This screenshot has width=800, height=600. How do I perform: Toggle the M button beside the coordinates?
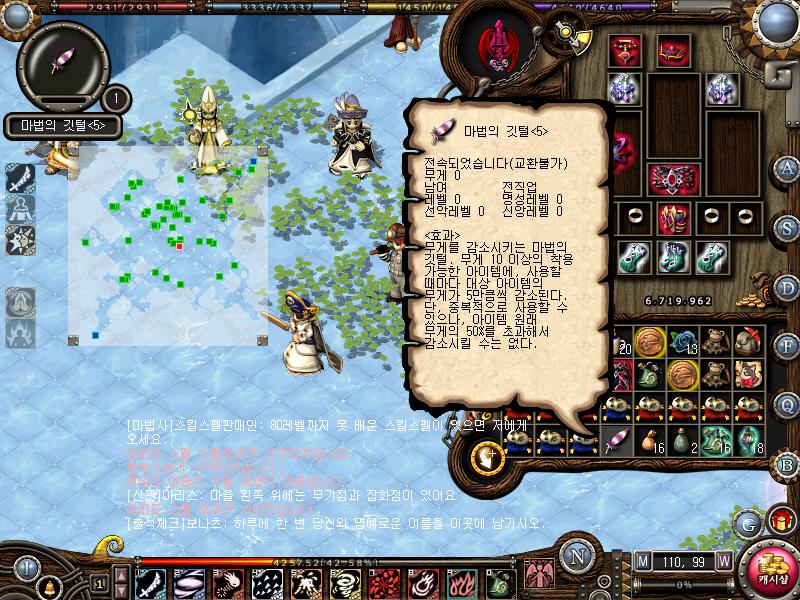click(642, 560)
